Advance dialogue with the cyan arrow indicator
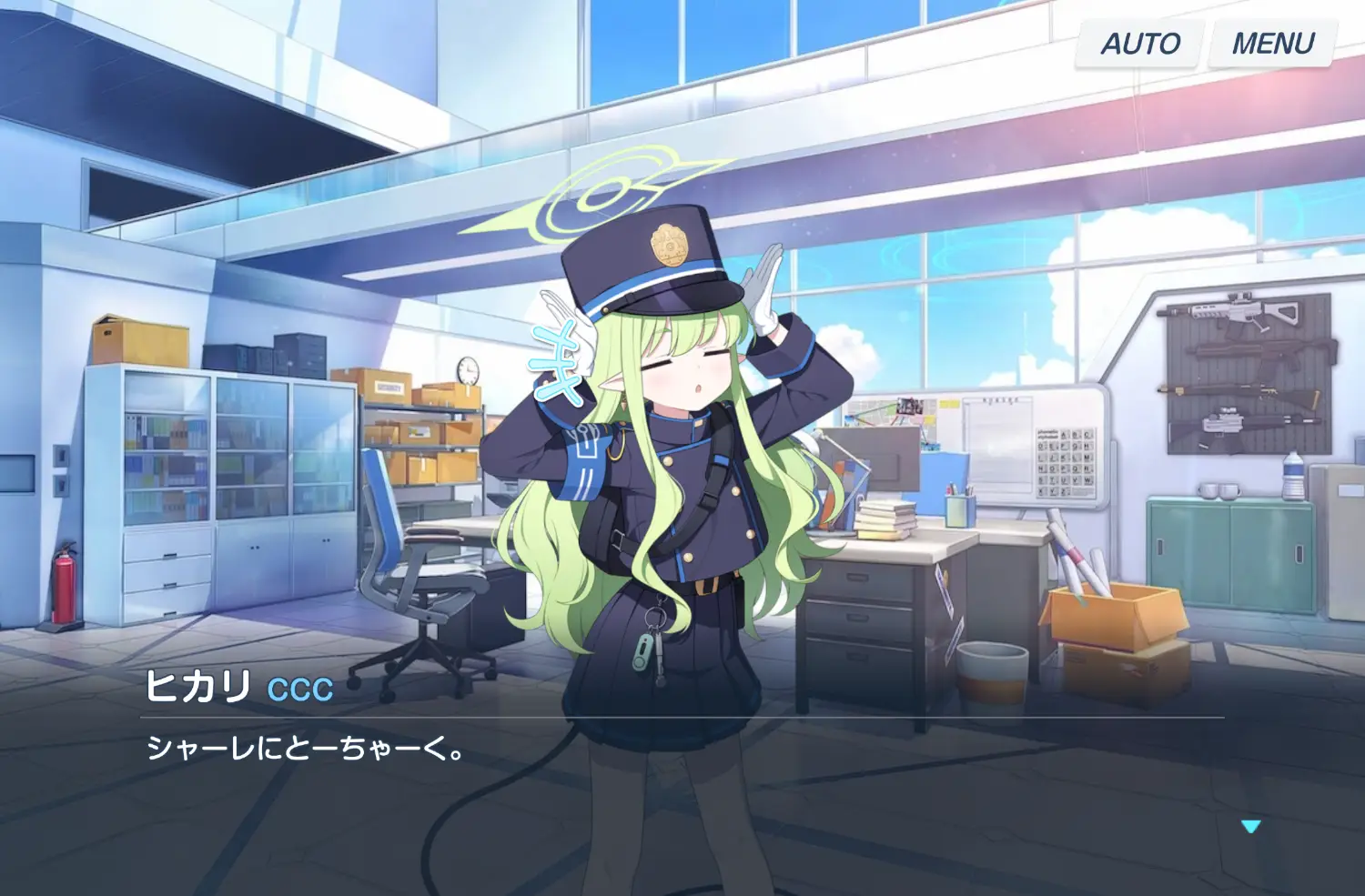1365x896 pixels. coord(1250,826)
